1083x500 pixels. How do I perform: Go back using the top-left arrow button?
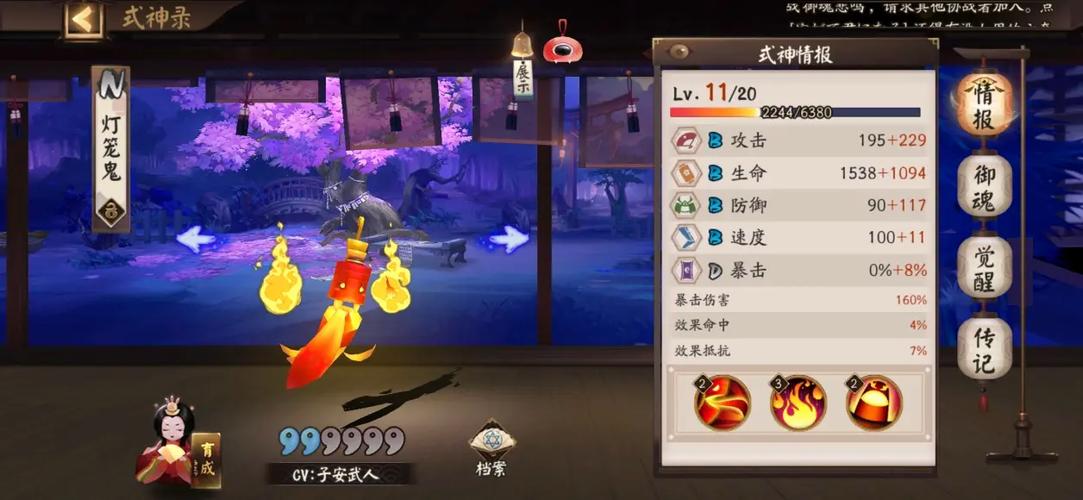[x=84, y=19]
